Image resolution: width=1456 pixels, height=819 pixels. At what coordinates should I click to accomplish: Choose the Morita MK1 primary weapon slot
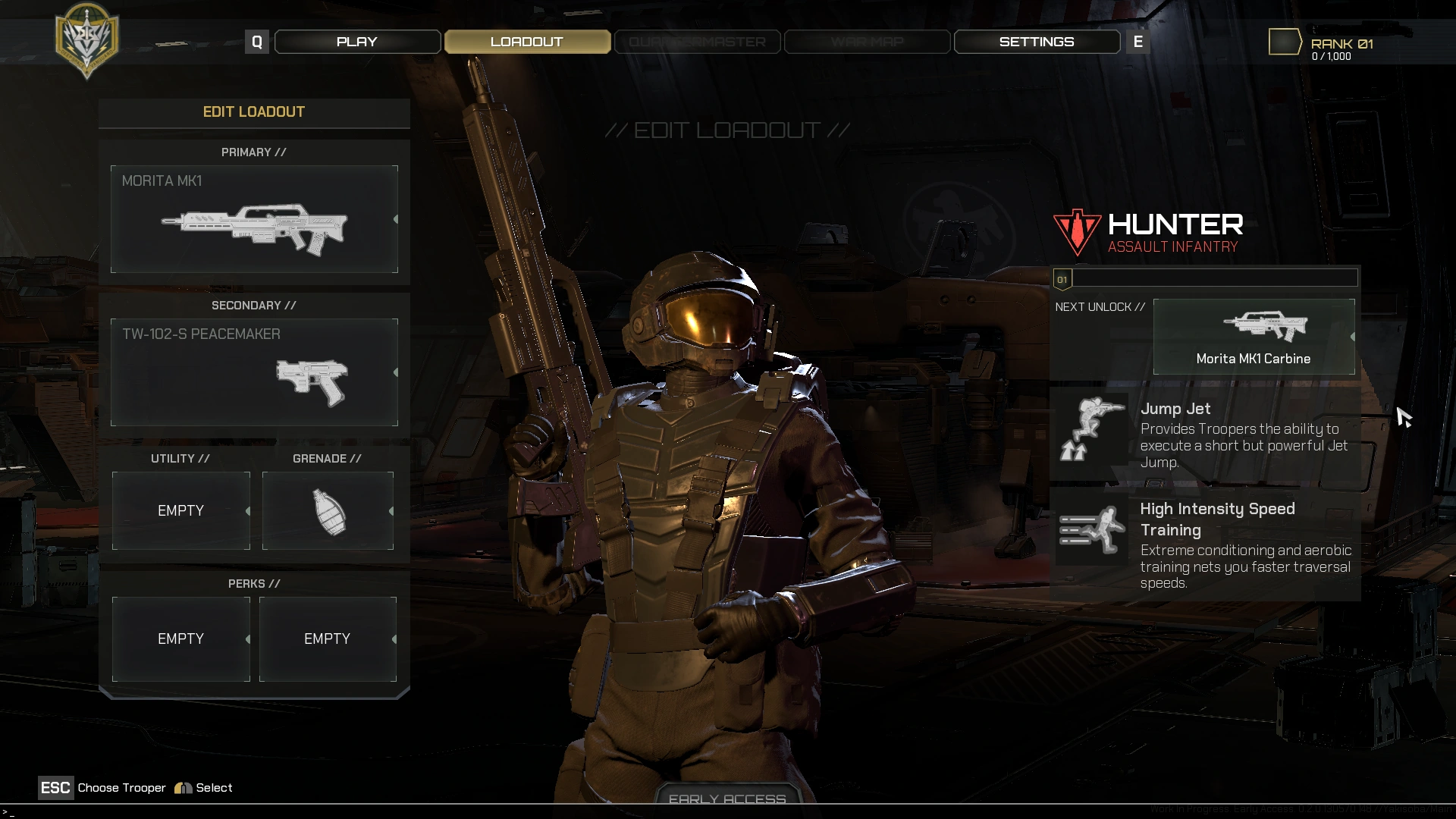[x=254, y=219]
